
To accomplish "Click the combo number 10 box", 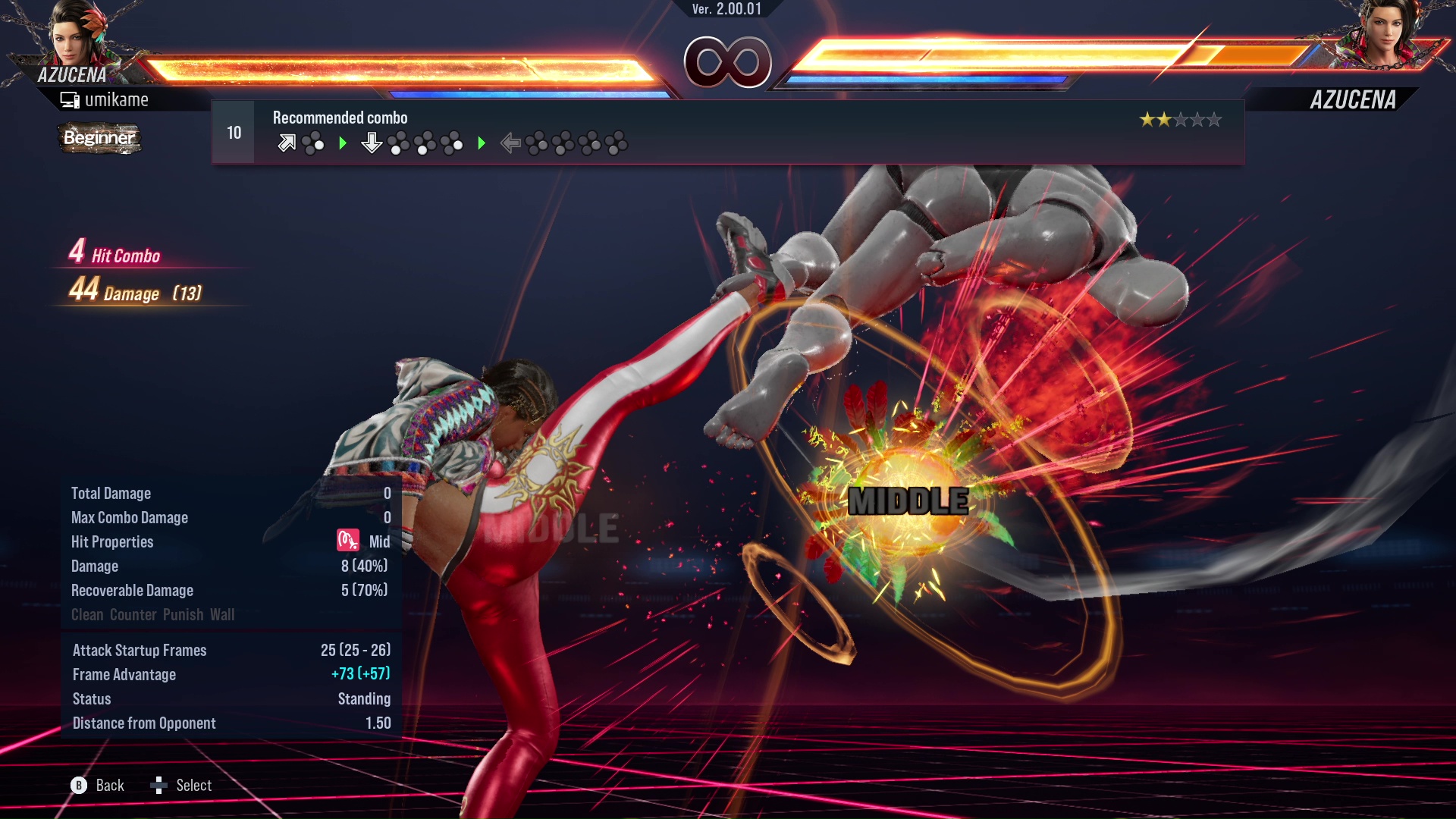I will point(234,133).
